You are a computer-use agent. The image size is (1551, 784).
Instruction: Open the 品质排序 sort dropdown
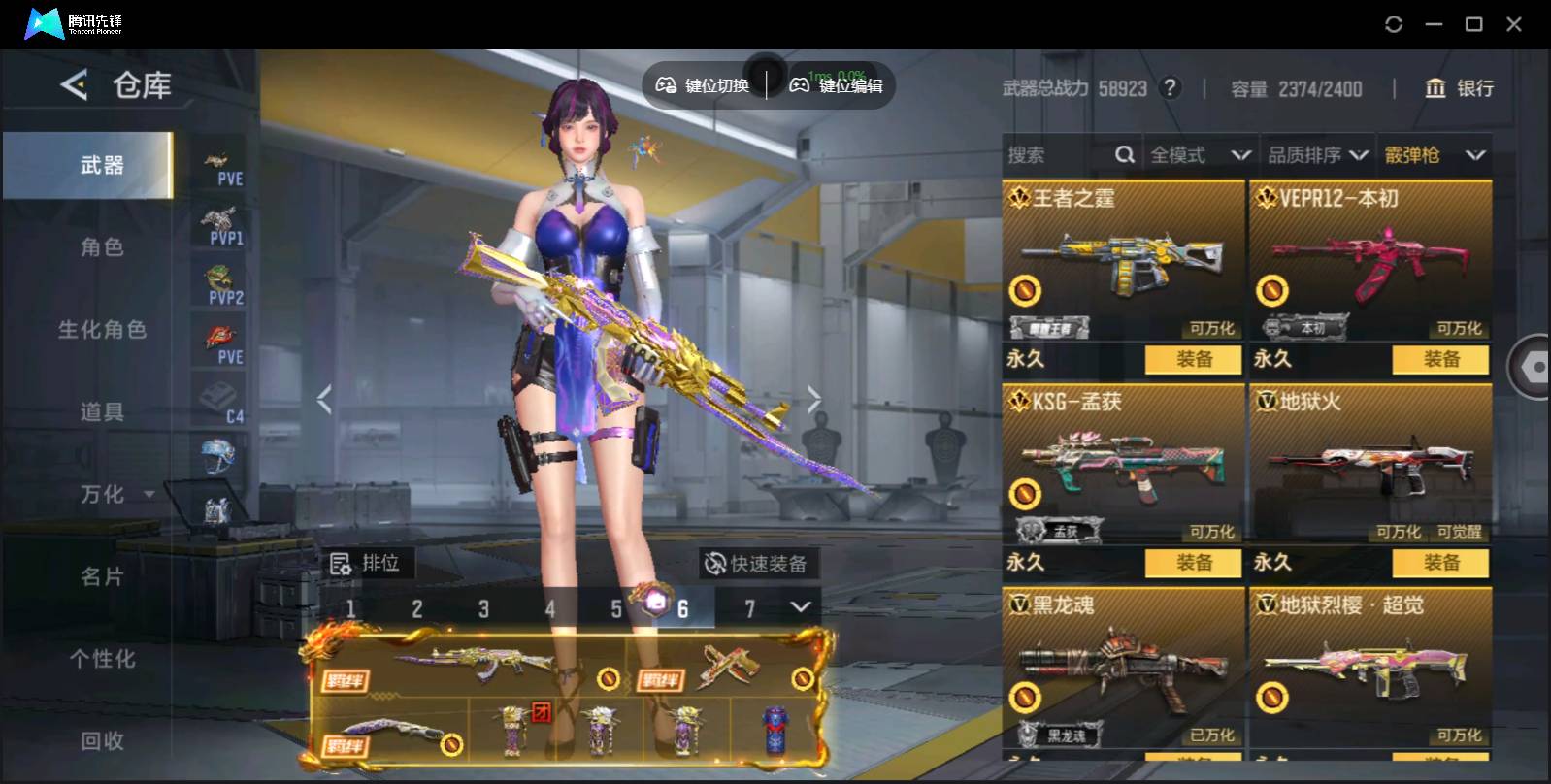(x=1318, y=155)
